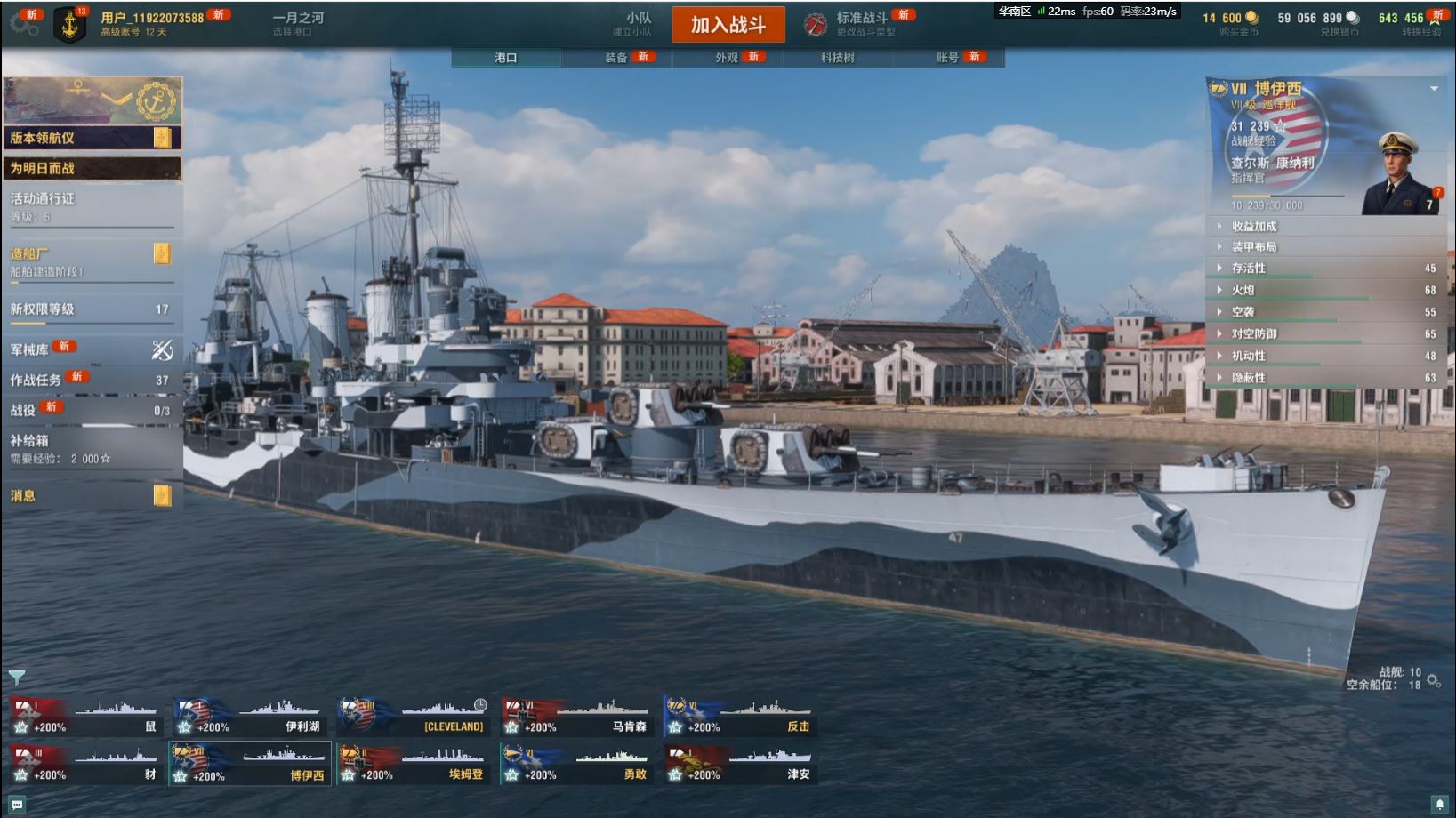The width and height of the screenshot is (1456, 818).
Task: Select the 克利夫兰 CLEVELAND ship in carousel
Action: coord(414,717)
